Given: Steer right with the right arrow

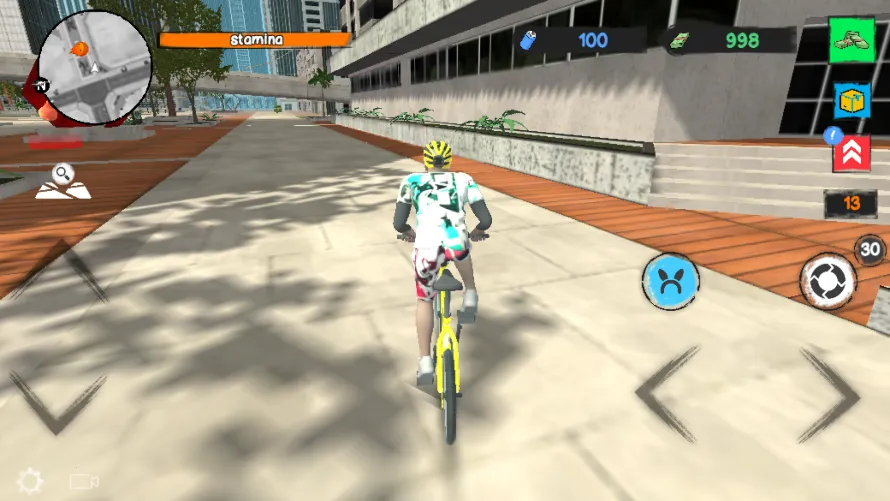Looking at the screenshot, I should (828, 395).
